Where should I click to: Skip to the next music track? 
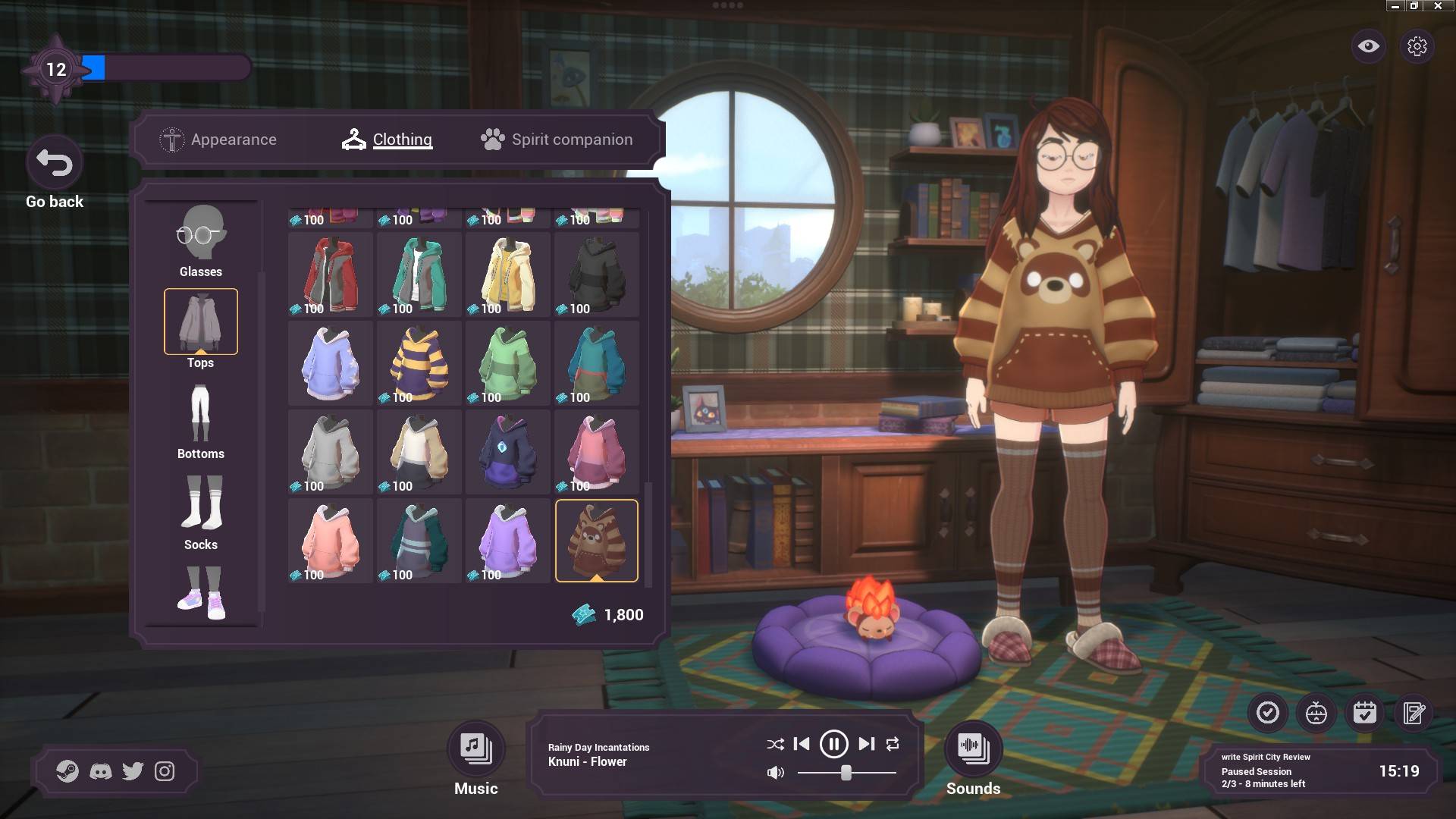pyautogui.click(x=866, y=744)
